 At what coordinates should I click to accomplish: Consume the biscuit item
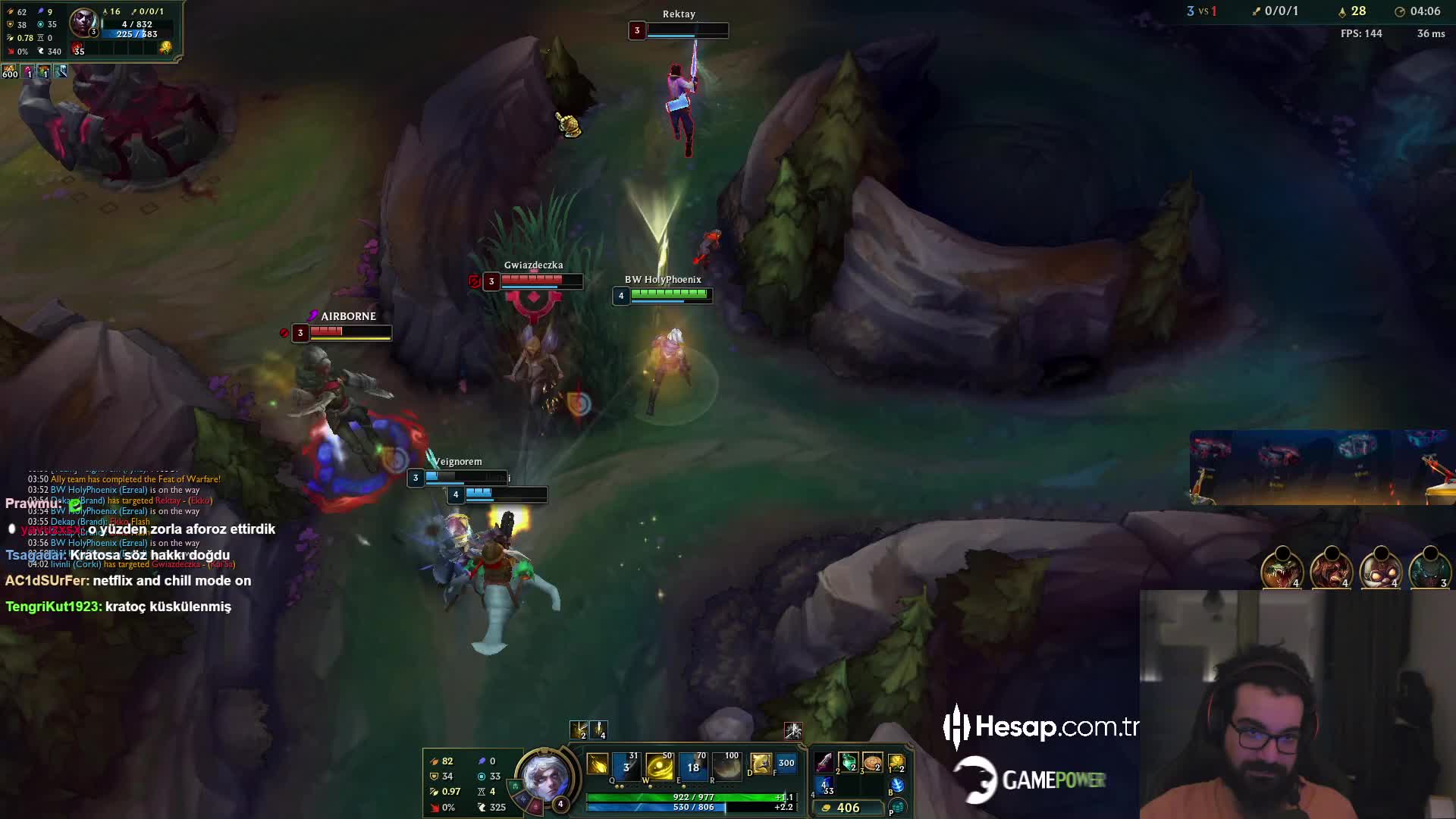(x=872, y=762)
